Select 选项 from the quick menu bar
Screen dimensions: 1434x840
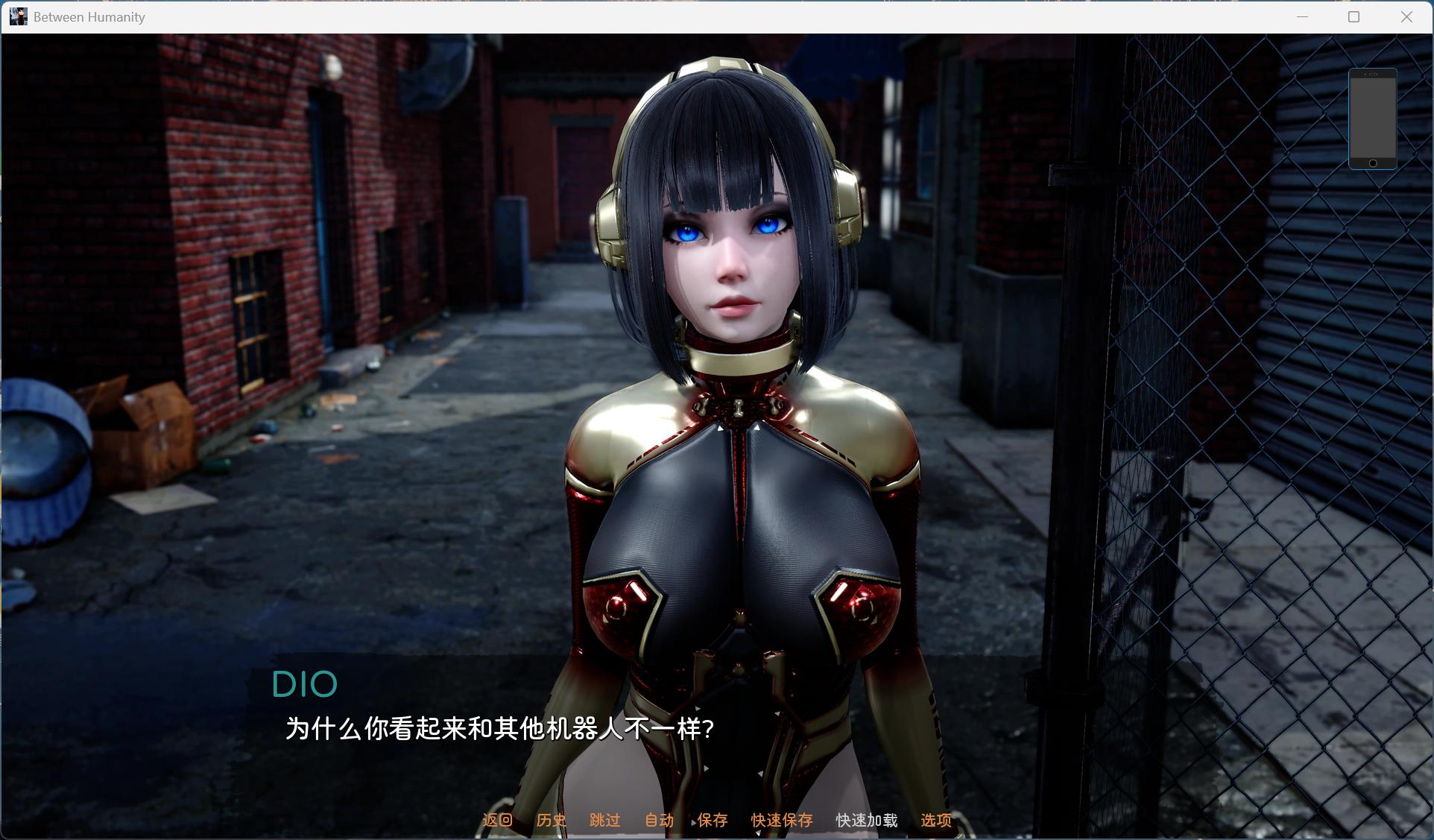point(935,820)
